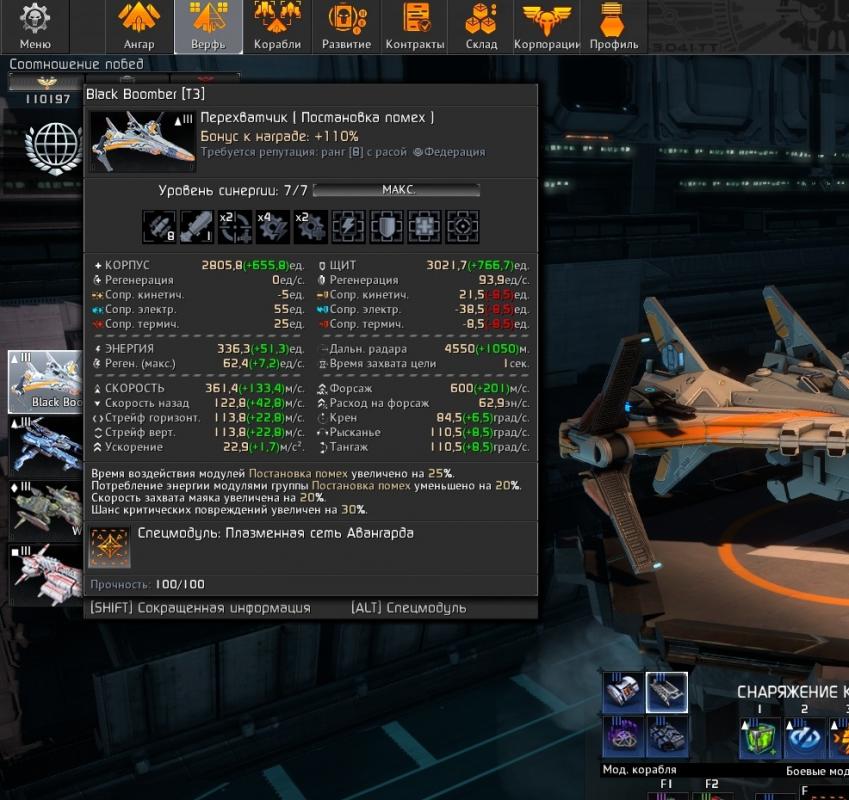849x800 pixels.
Task: Select the green cube combat module
Action: [760, 740]
